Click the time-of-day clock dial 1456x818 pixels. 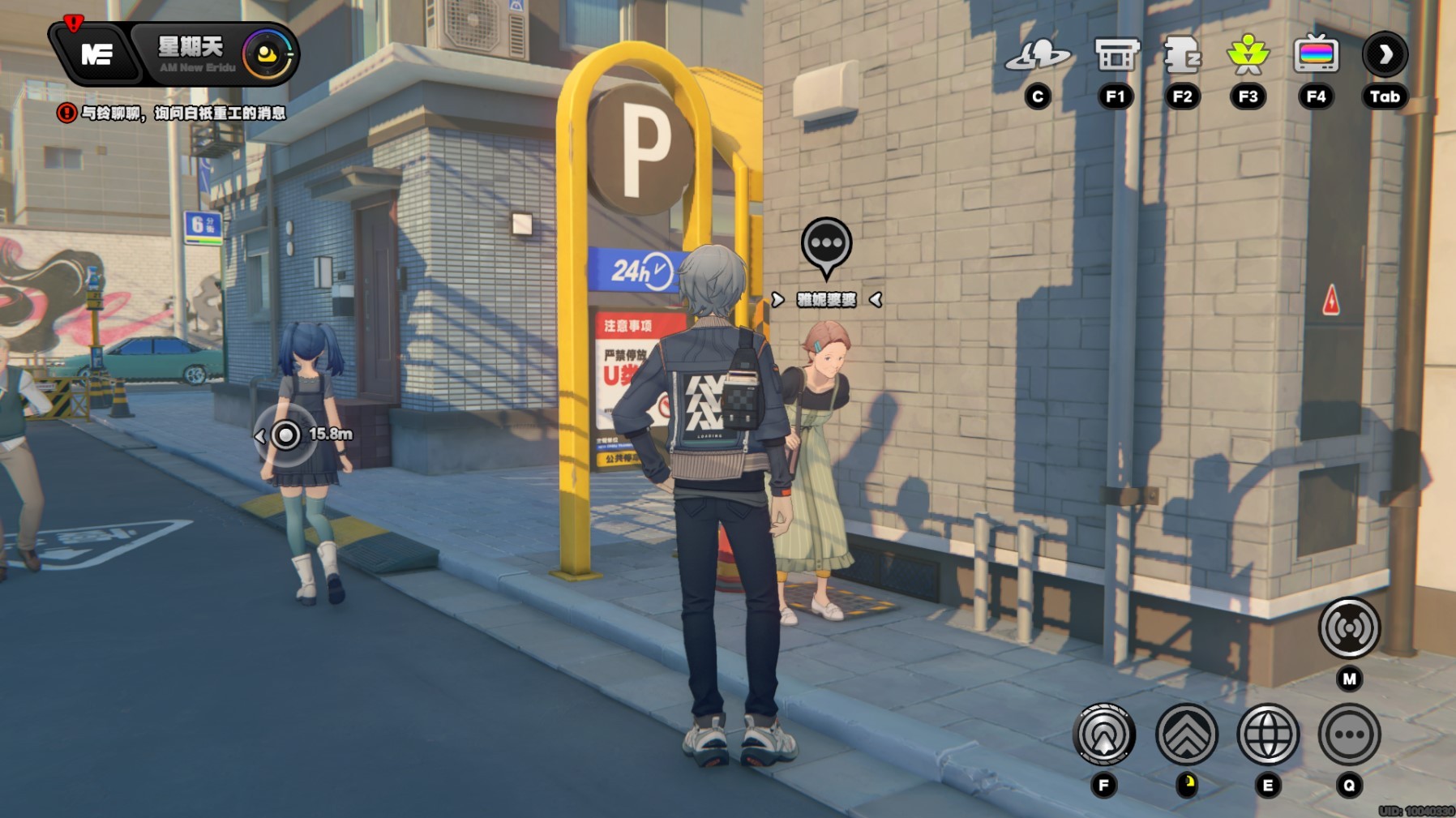point(267,55)
